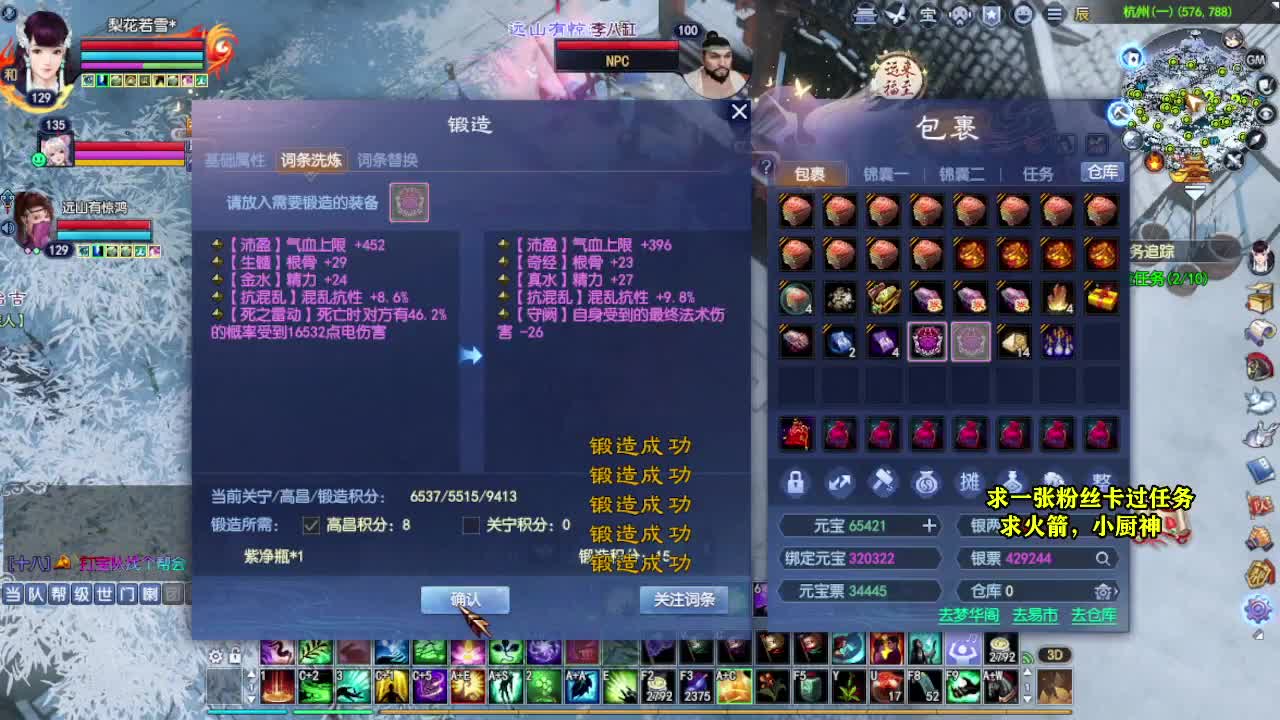Click the hammer icon below the inventory

point(882,483)
